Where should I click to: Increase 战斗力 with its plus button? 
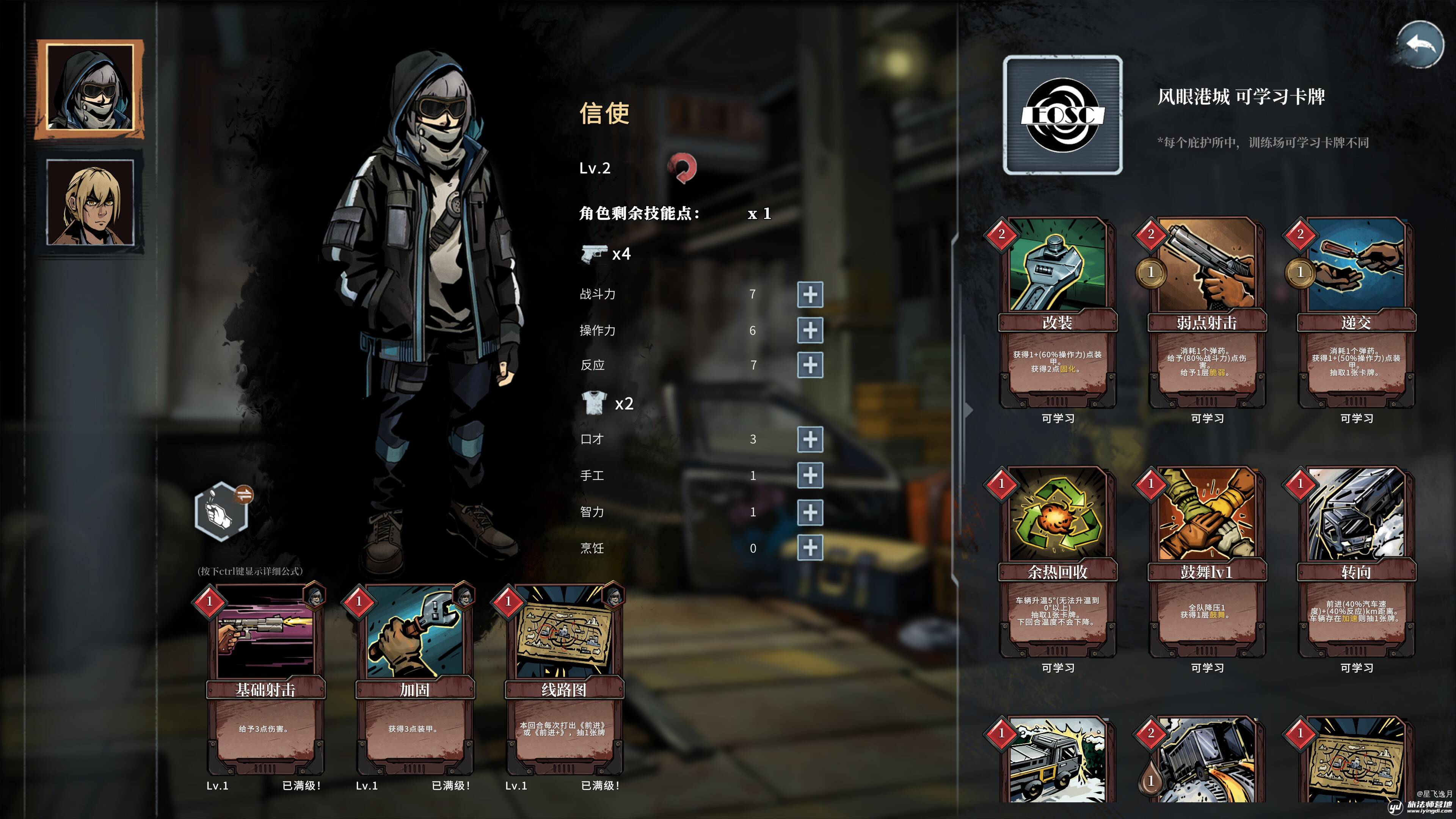click(x=810, y=295)
